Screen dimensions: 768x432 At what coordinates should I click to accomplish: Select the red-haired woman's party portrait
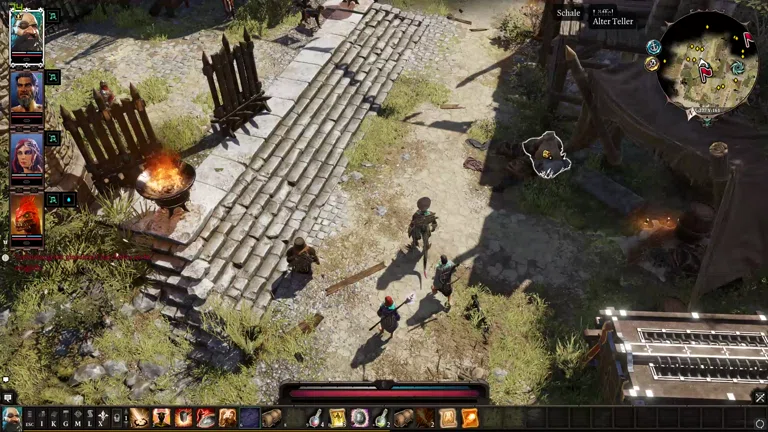[x=26, y=154]
